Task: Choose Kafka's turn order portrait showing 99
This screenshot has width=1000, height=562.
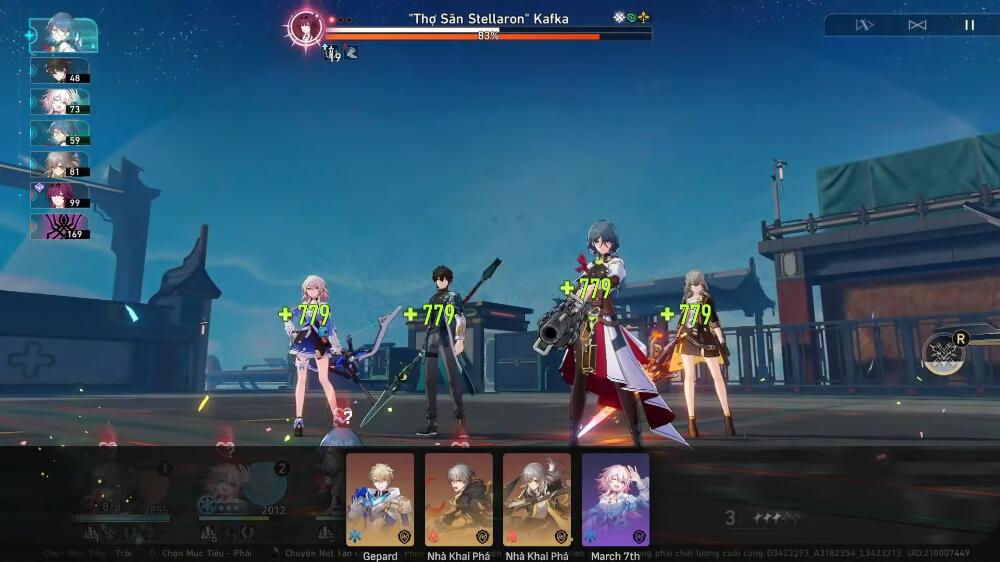Action: point(60,195)
